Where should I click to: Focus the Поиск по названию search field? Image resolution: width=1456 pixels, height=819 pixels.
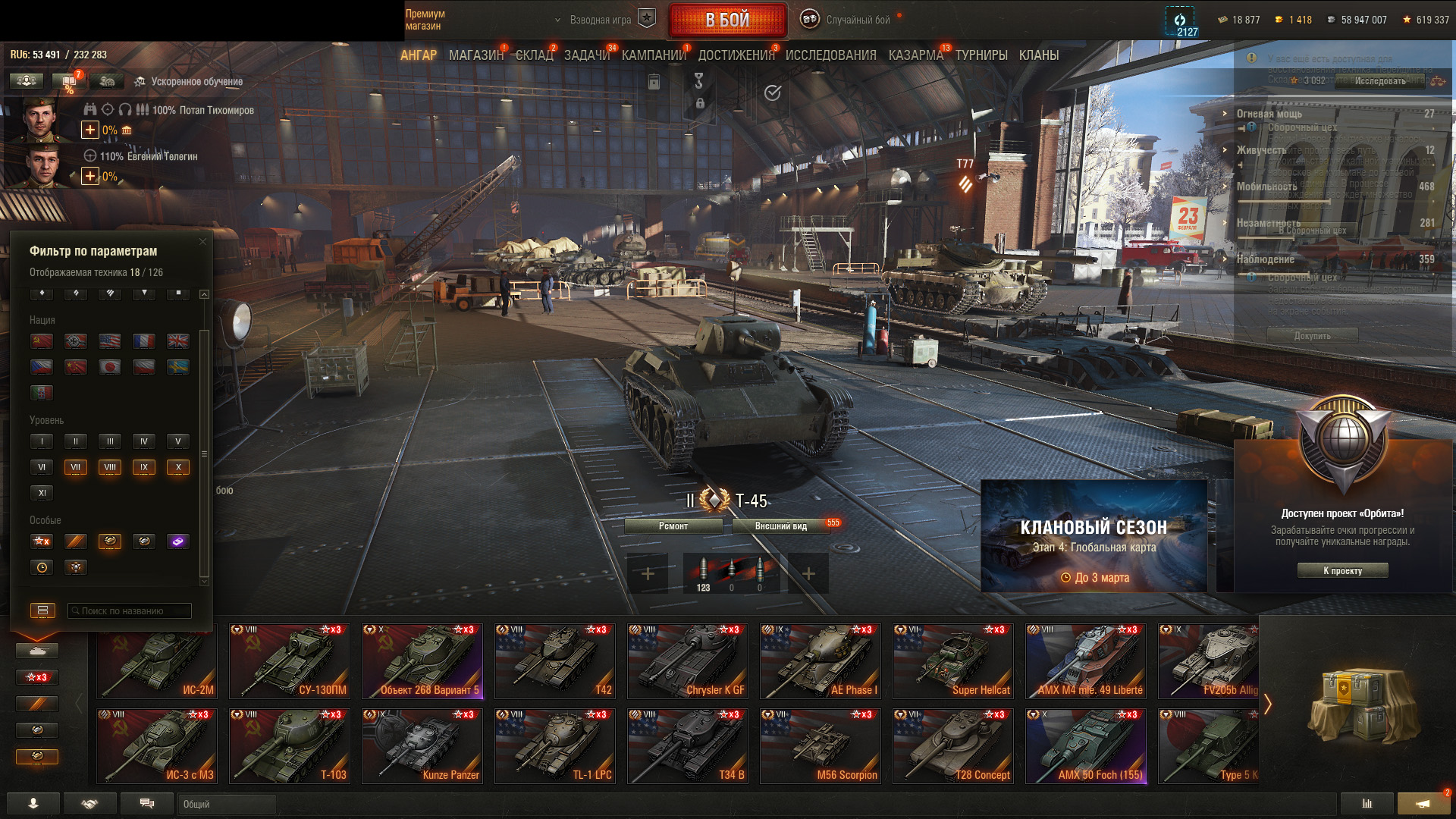coord(130,610)
